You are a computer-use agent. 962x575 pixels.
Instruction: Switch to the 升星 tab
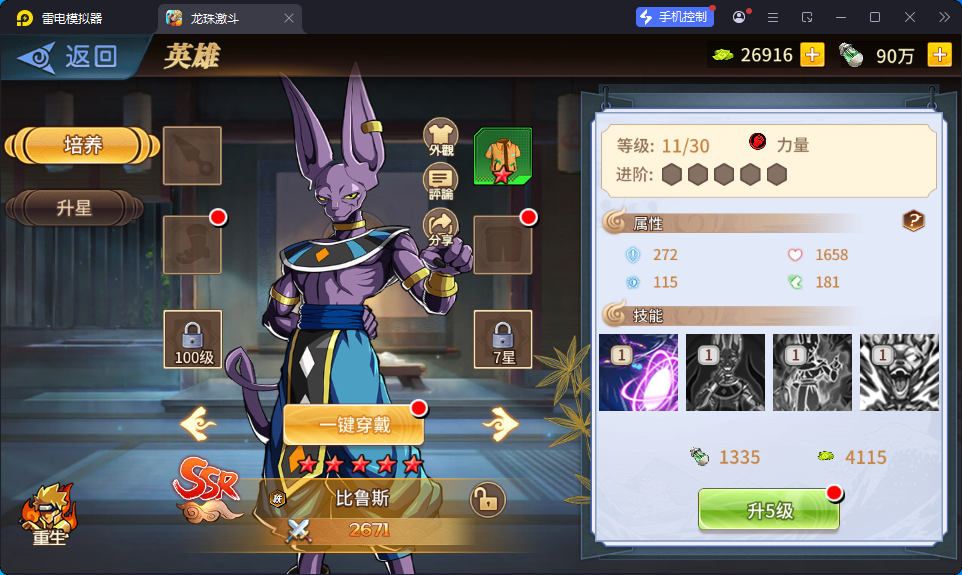pyautogui.click(x=74, y=208)
